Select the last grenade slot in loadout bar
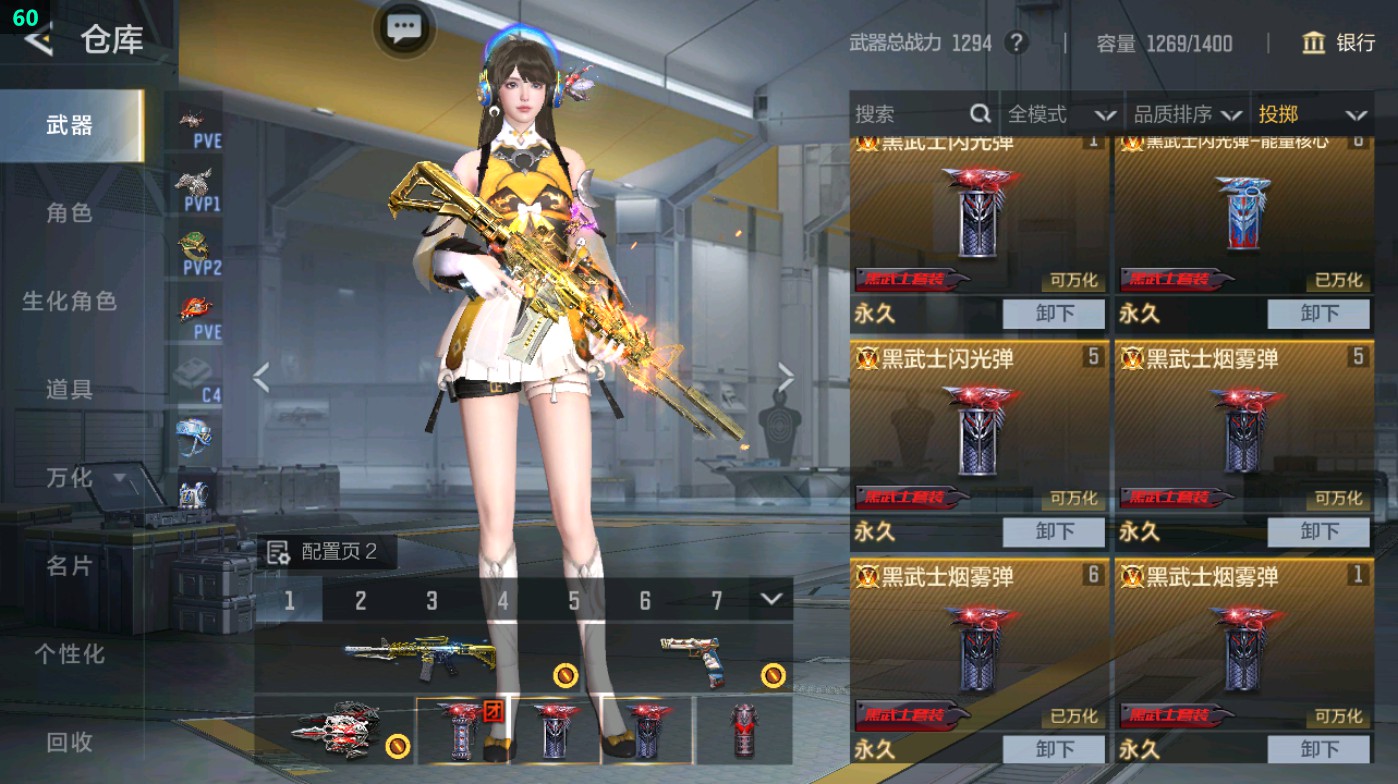The image size is (1398, 784). click(742, 731)
